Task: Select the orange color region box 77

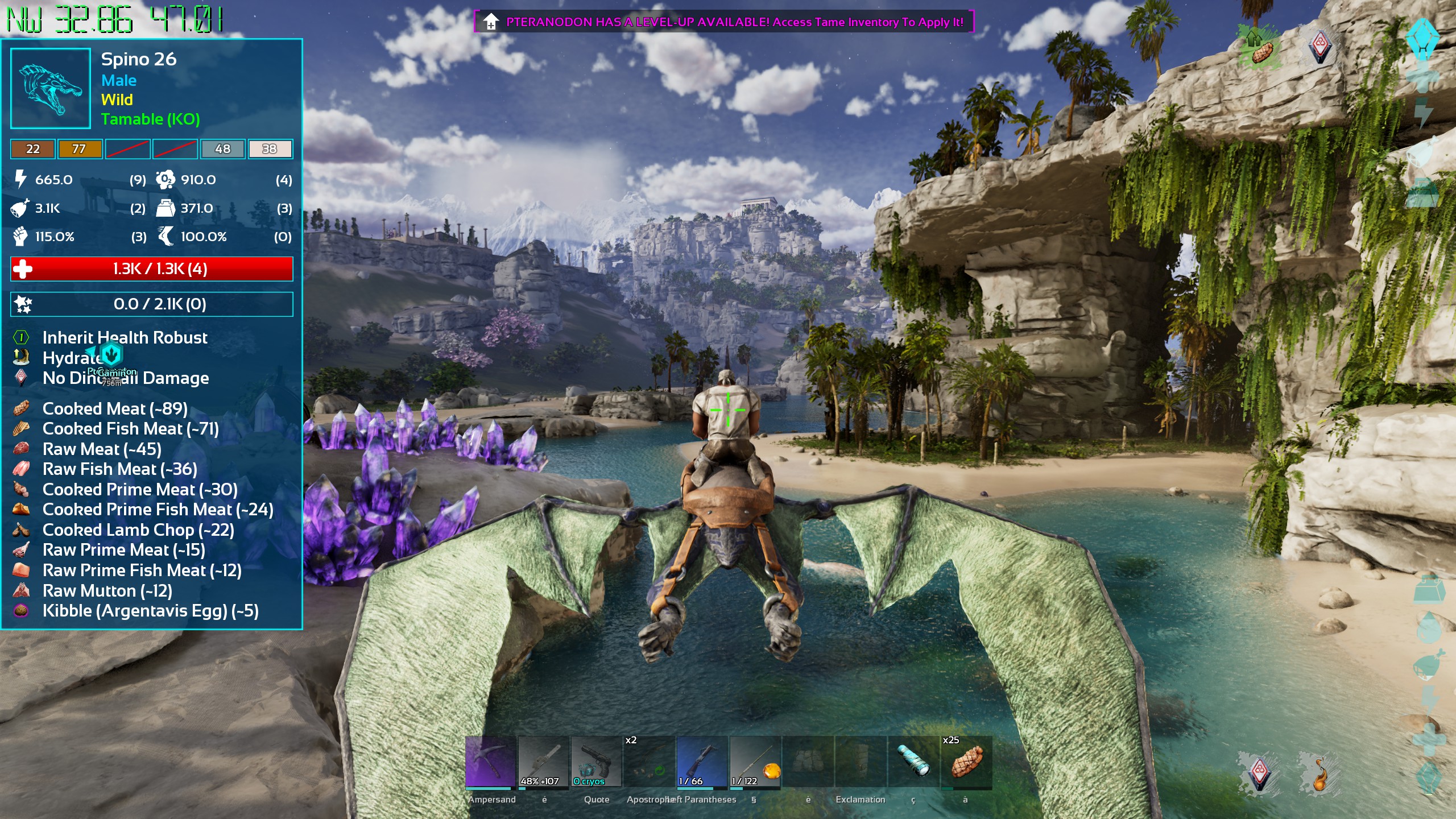Action: pyautogui.click(x=80, y=149)
